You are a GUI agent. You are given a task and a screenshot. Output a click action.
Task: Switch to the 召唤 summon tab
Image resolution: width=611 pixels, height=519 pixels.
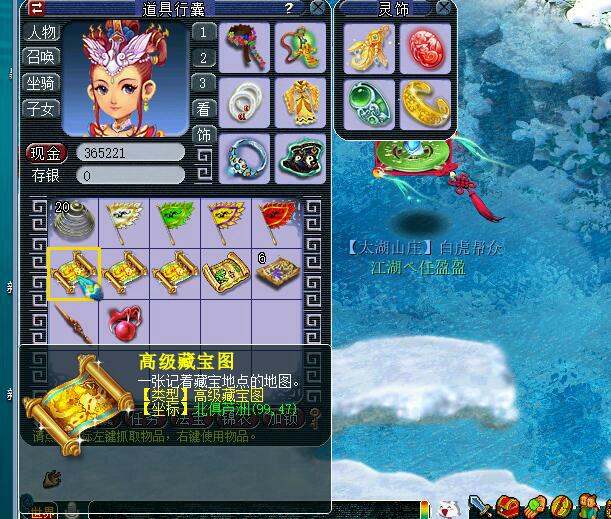41,56
